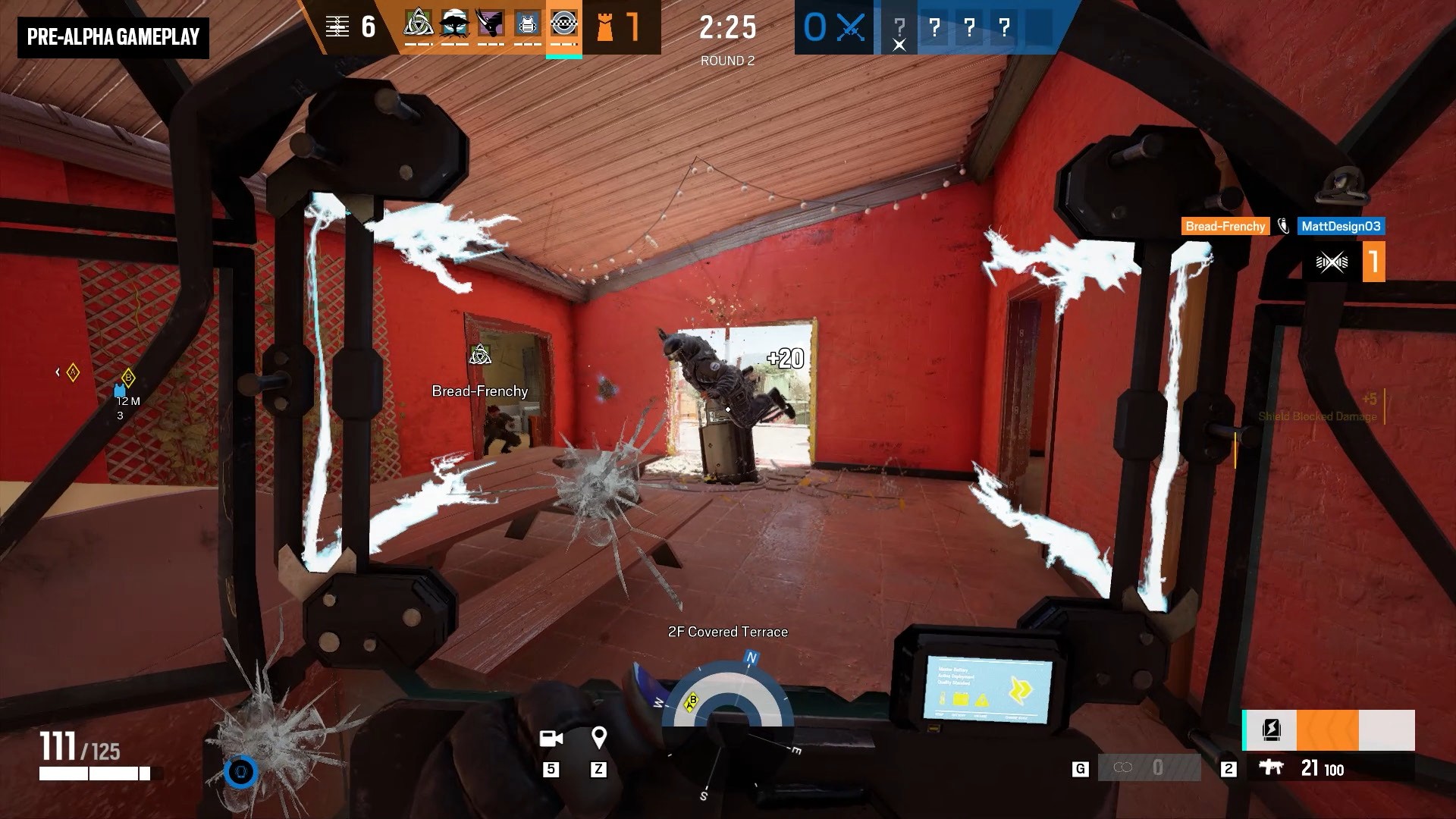The image size is (1456, 819).
Task: Click the observation camera icon above key 5
Action: click(551, 739)
